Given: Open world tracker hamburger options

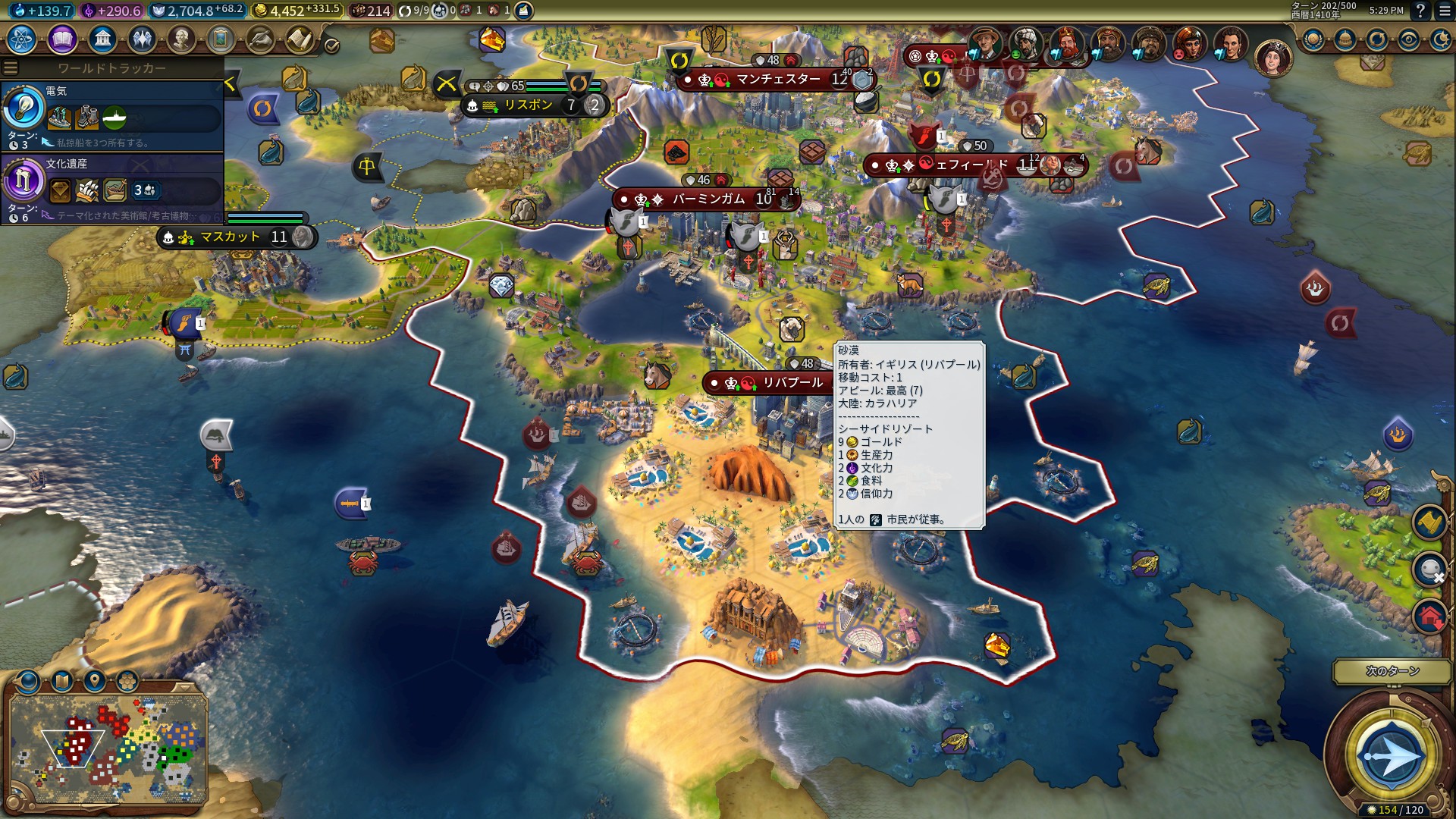Looking at the screenshot, I should pyautogui.click(x=11, y=67).
